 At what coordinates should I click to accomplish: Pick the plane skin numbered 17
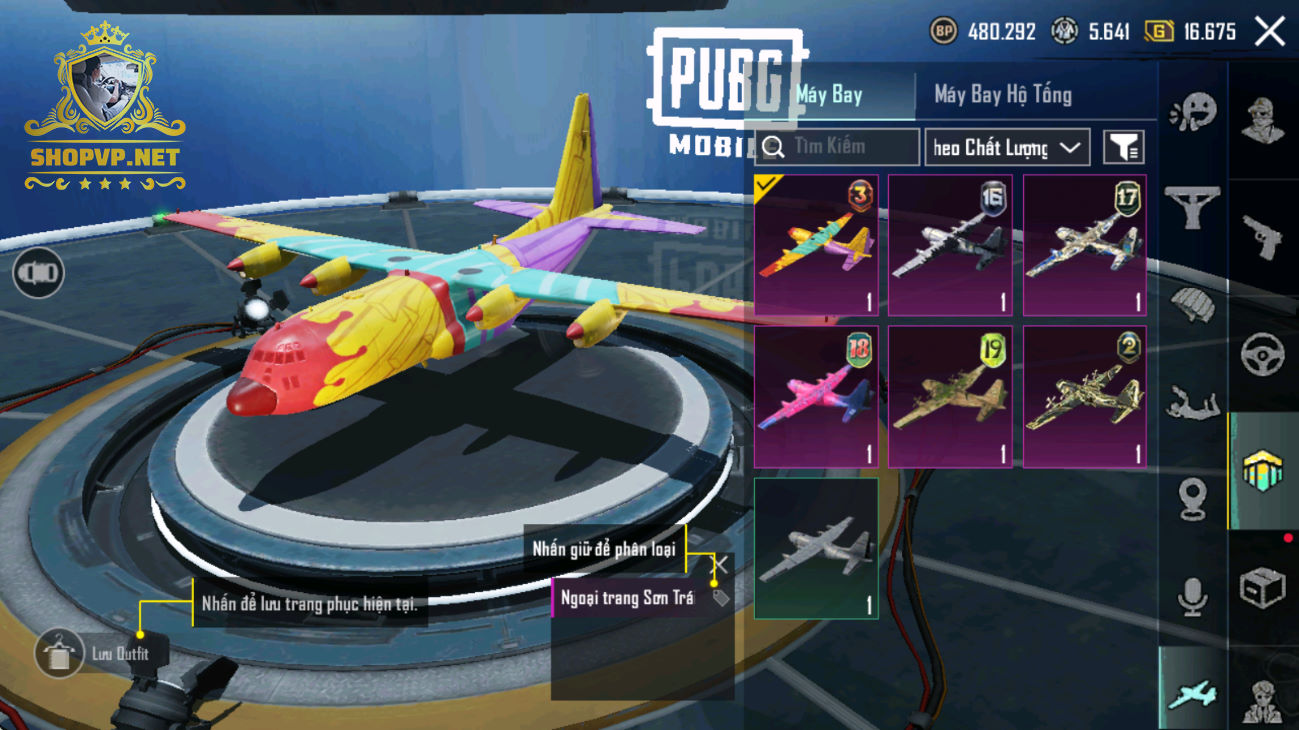click(1085, 246)
